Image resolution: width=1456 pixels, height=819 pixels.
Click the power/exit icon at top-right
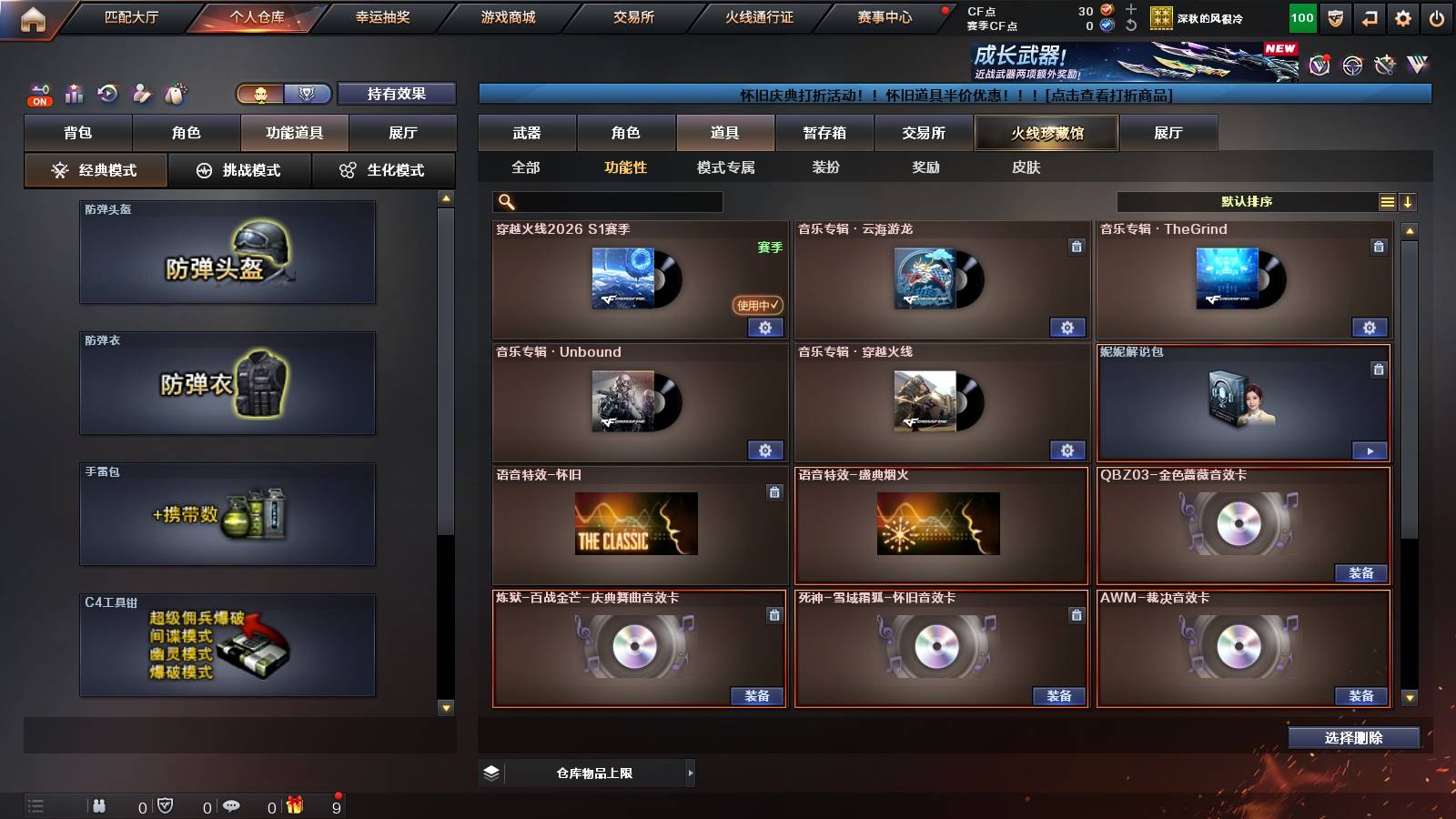coord(1438,15)
